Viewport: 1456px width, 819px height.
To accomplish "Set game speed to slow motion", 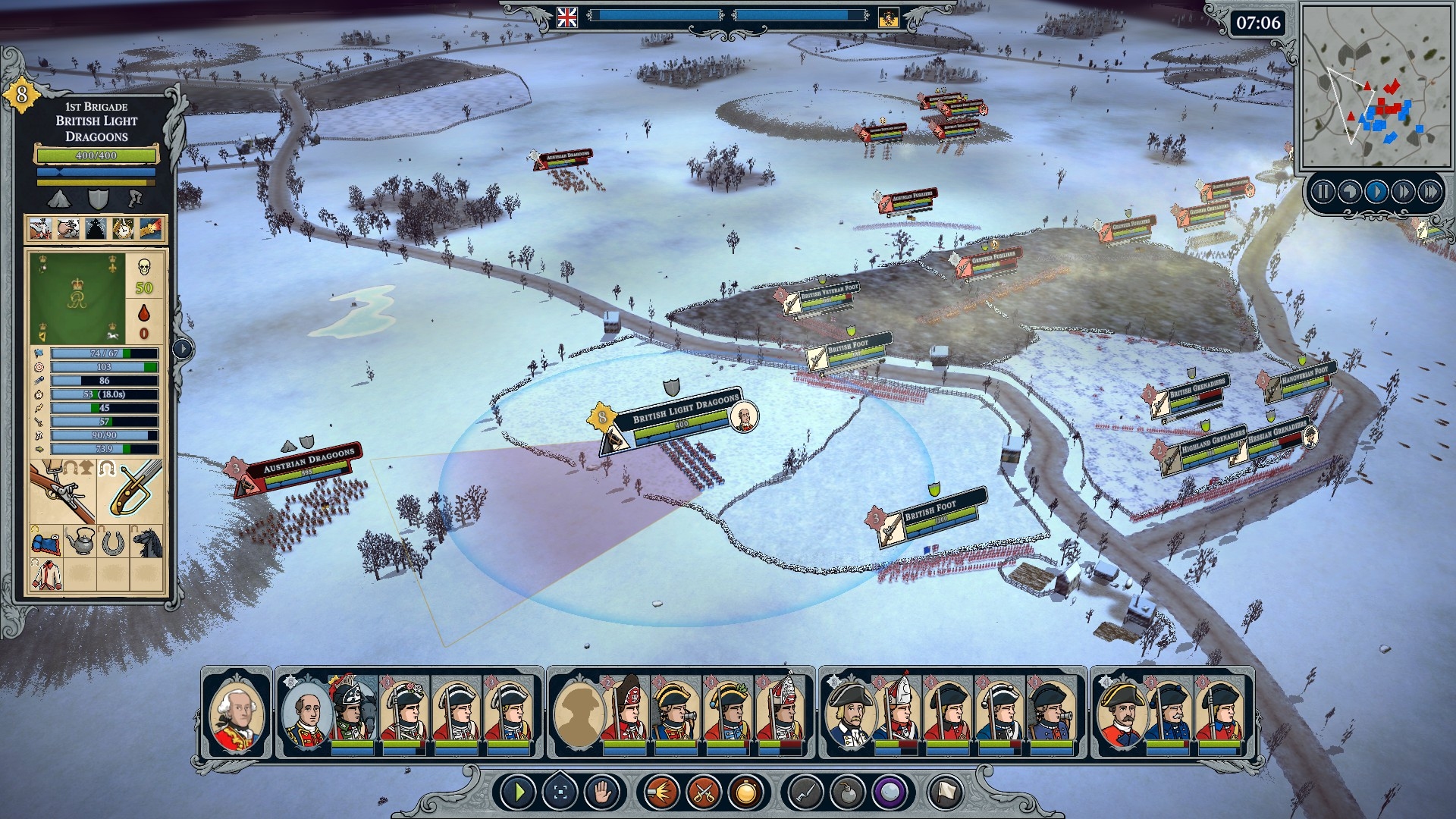I will pos(1349,191).
